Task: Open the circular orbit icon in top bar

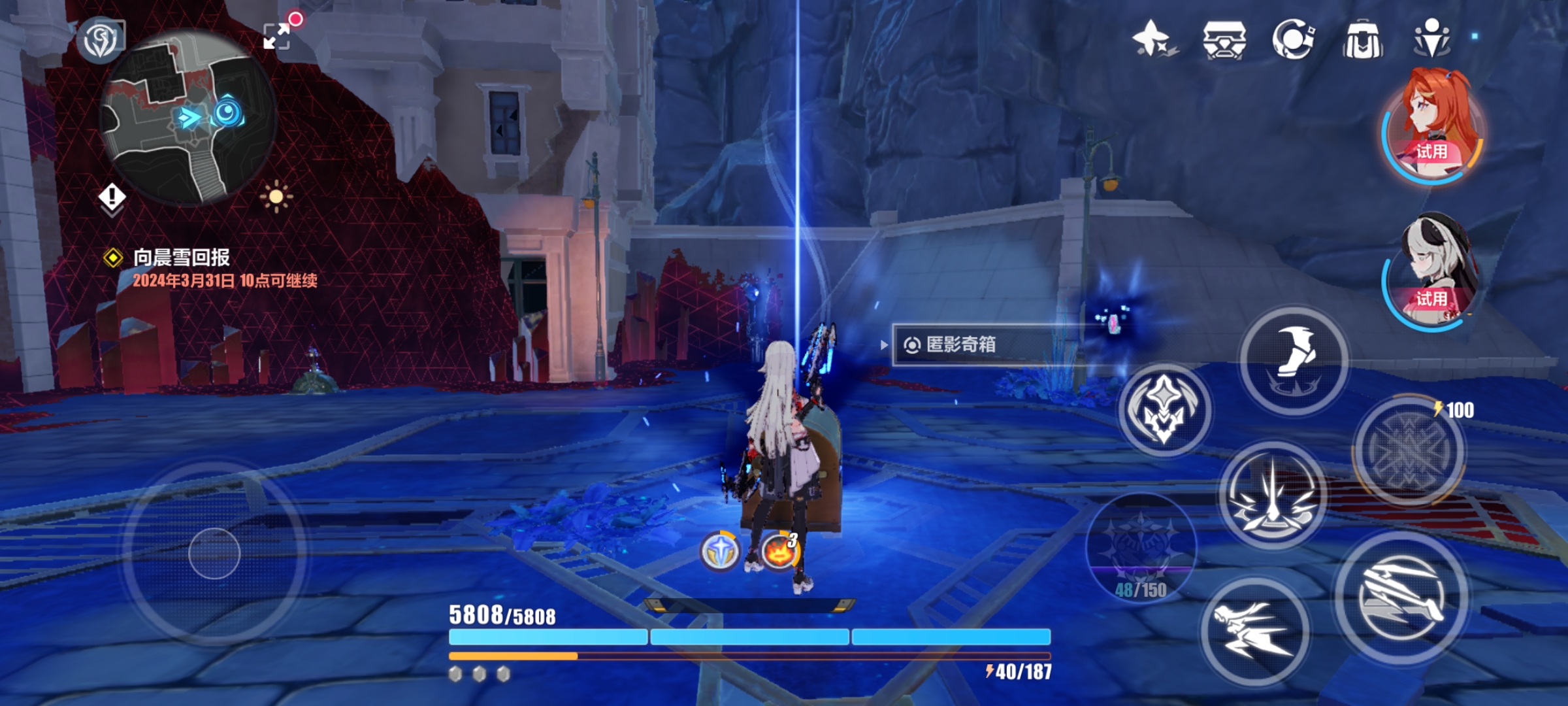Action: [x=1293, y=39]
